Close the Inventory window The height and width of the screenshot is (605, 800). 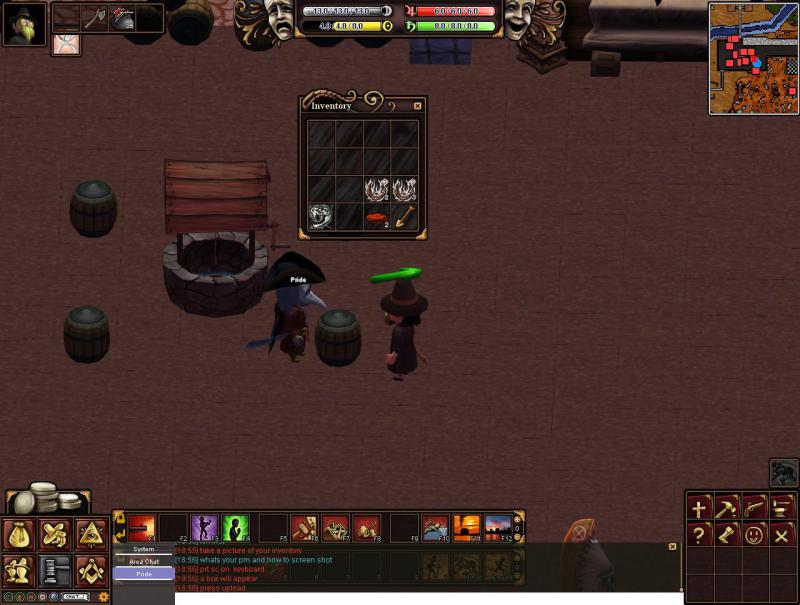pyautogui.click(x=417, y=106)
